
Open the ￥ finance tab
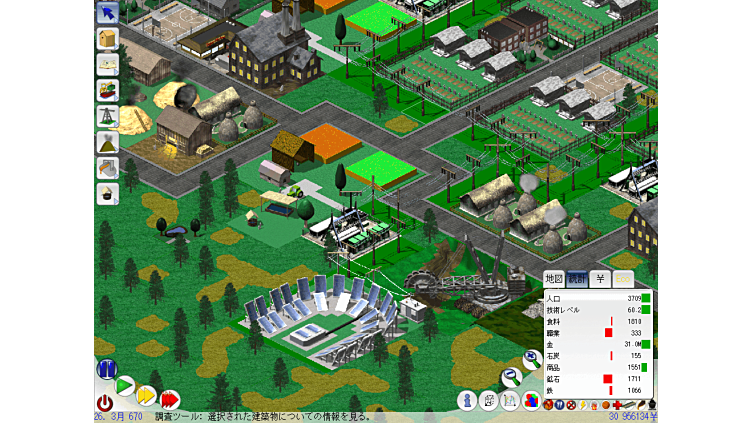[600, 278]
